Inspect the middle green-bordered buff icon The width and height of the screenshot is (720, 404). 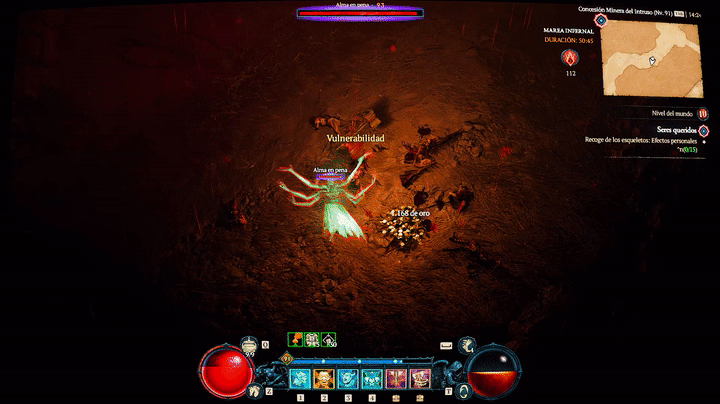pyautogui.click(x=312, y=340)
